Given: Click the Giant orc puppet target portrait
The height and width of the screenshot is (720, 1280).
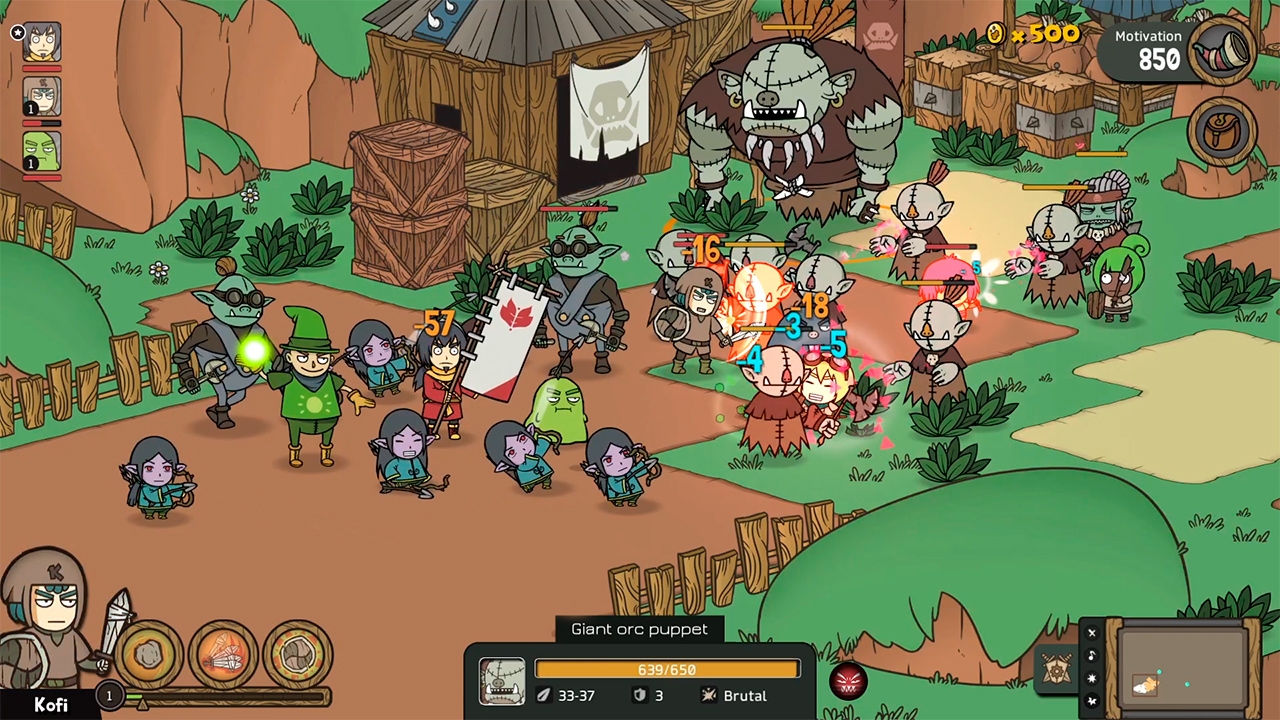Looking at the screenshot, I should pyautogui.click(x=502, y=681).
